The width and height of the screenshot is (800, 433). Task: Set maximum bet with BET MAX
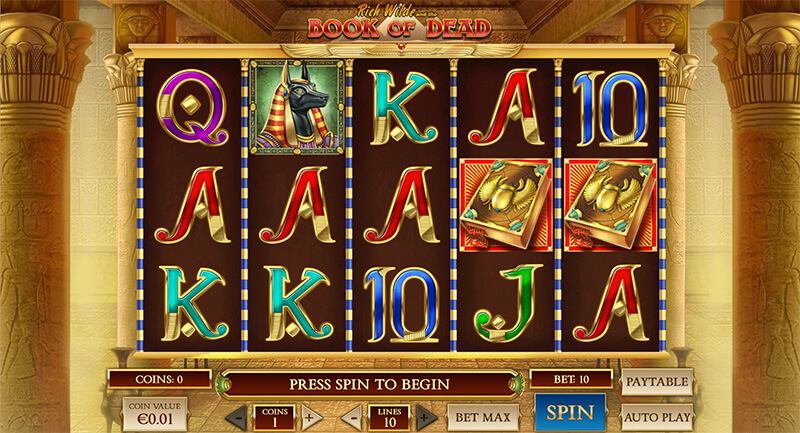482,415
